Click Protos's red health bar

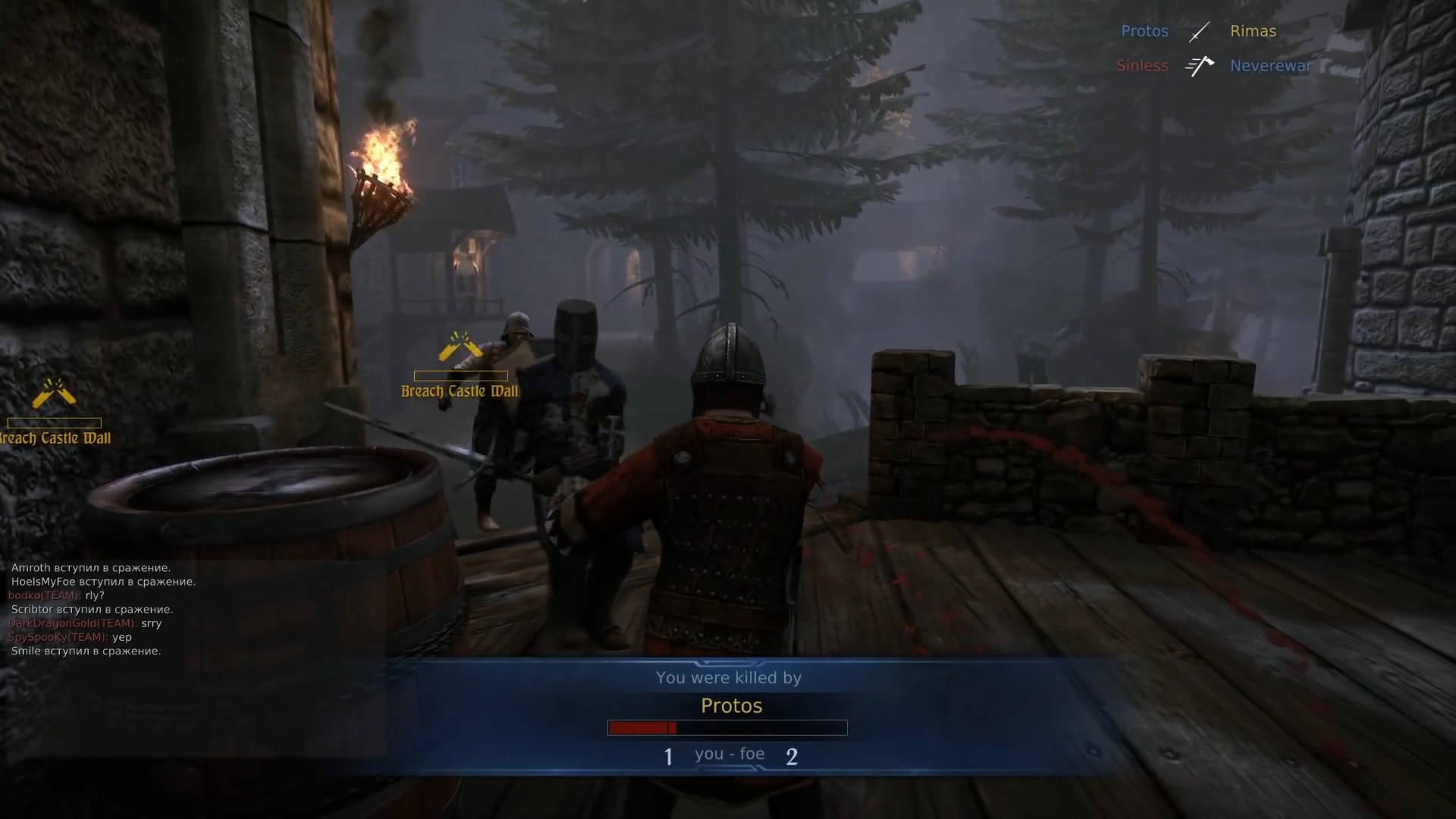[641, 728]
